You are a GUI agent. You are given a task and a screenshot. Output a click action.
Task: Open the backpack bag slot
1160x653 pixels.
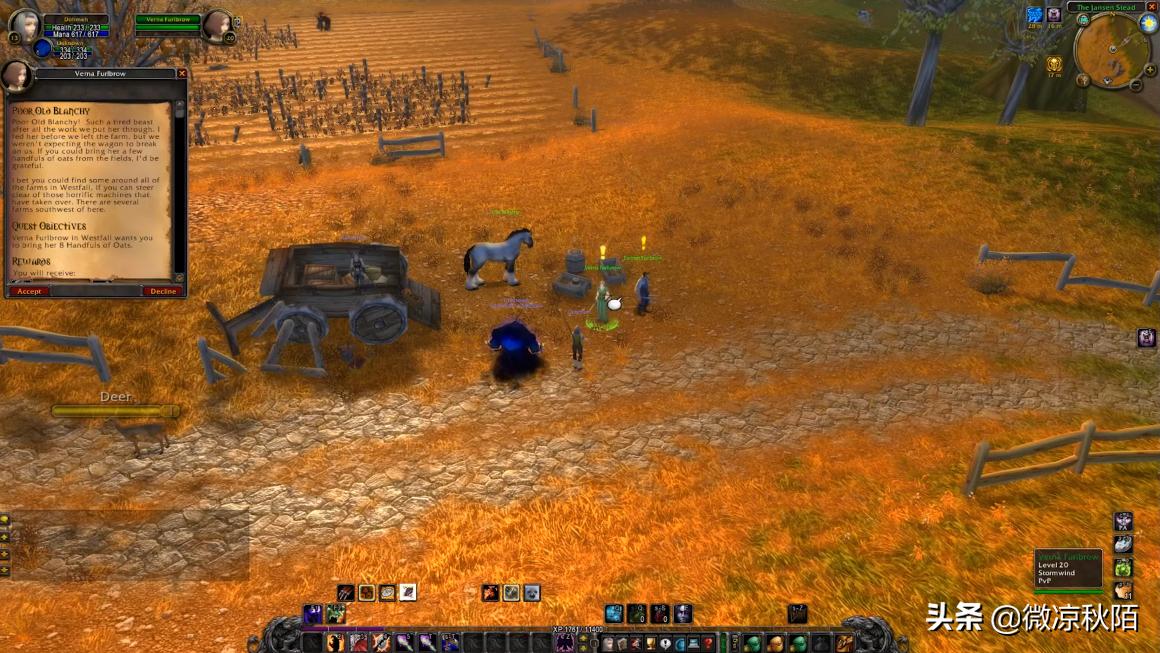click(x=845, y=643)
